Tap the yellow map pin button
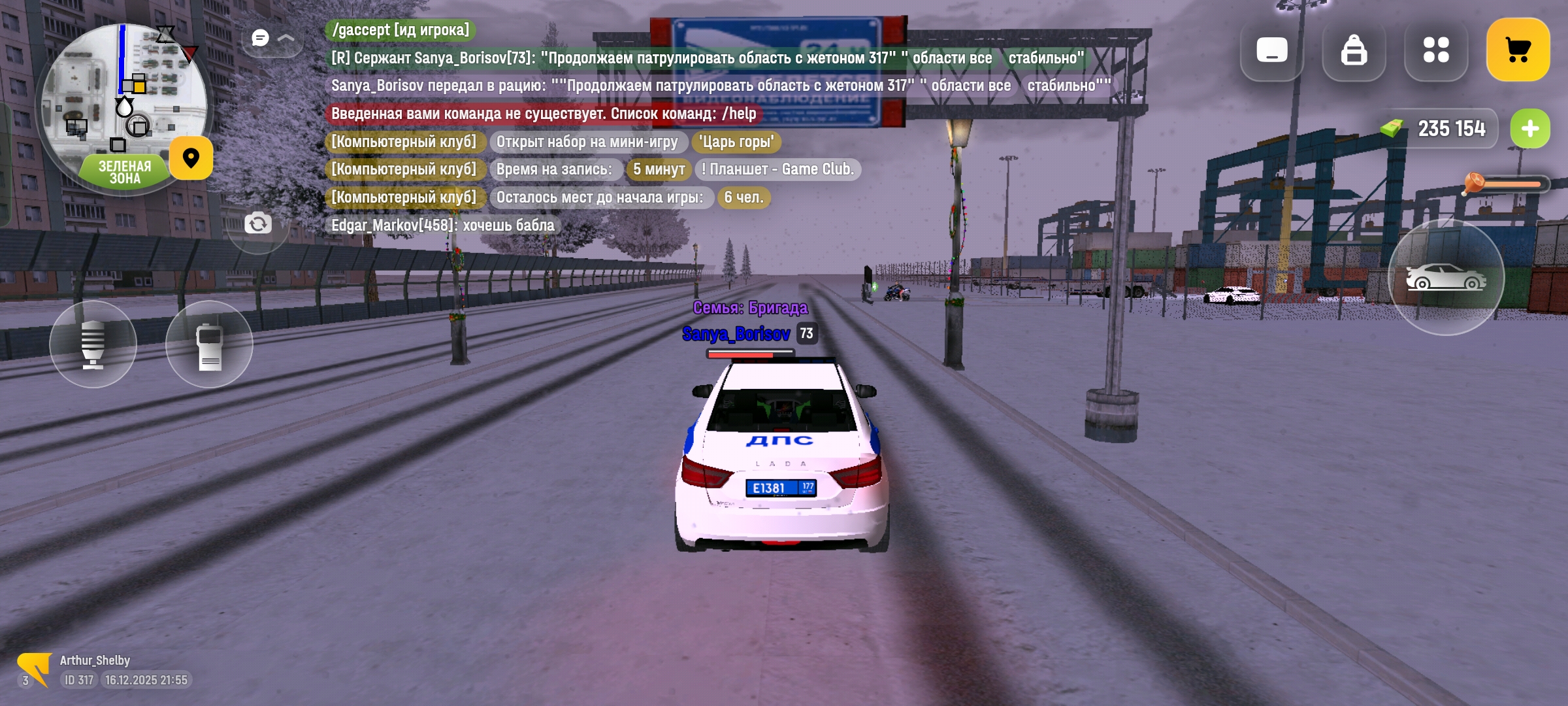Screen dimensions: 1568x706 coord(191,158)
